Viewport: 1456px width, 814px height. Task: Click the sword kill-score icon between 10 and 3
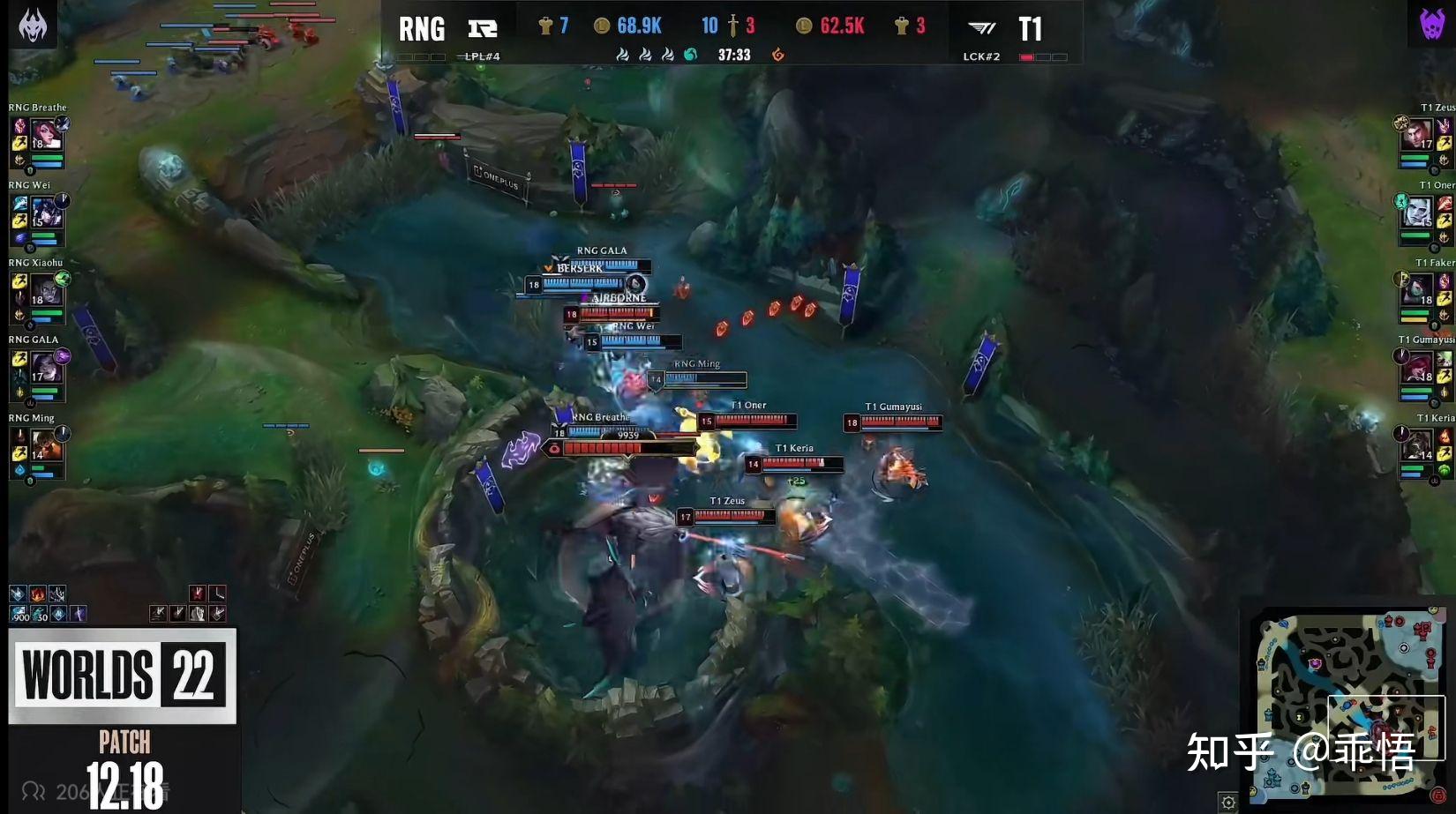coord(732,26)
